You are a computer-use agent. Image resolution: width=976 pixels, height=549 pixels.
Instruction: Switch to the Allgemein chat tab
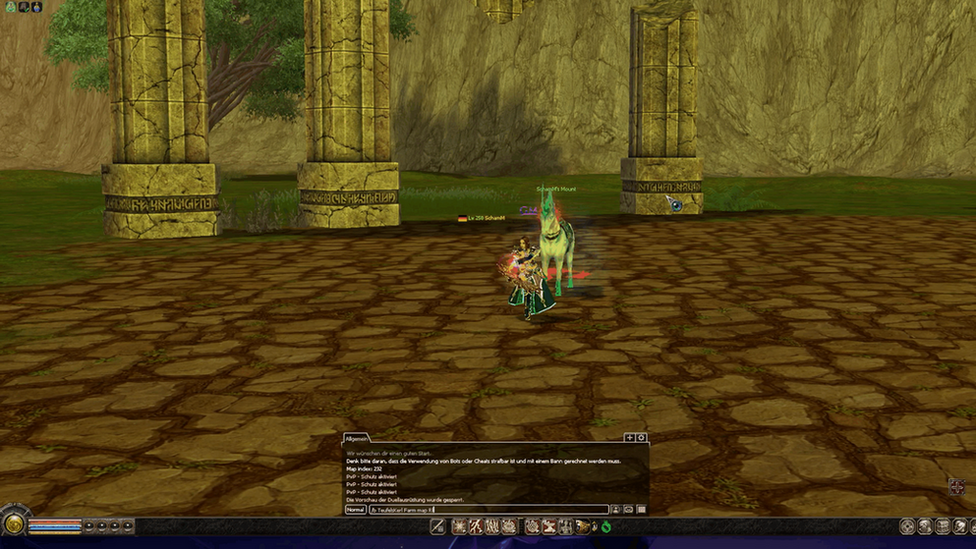point(357,438)
